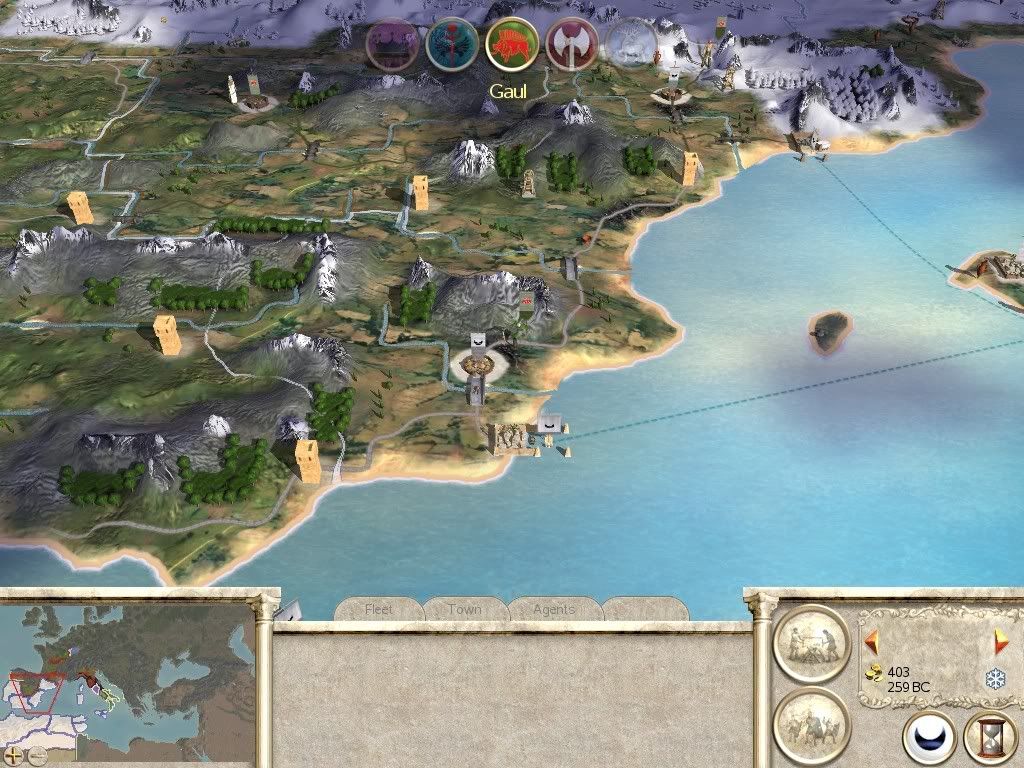Image resolution: width=1024 pixels, height=768 pixels.
Task: Click the left orange arrow
Action: tap(871, 641)
